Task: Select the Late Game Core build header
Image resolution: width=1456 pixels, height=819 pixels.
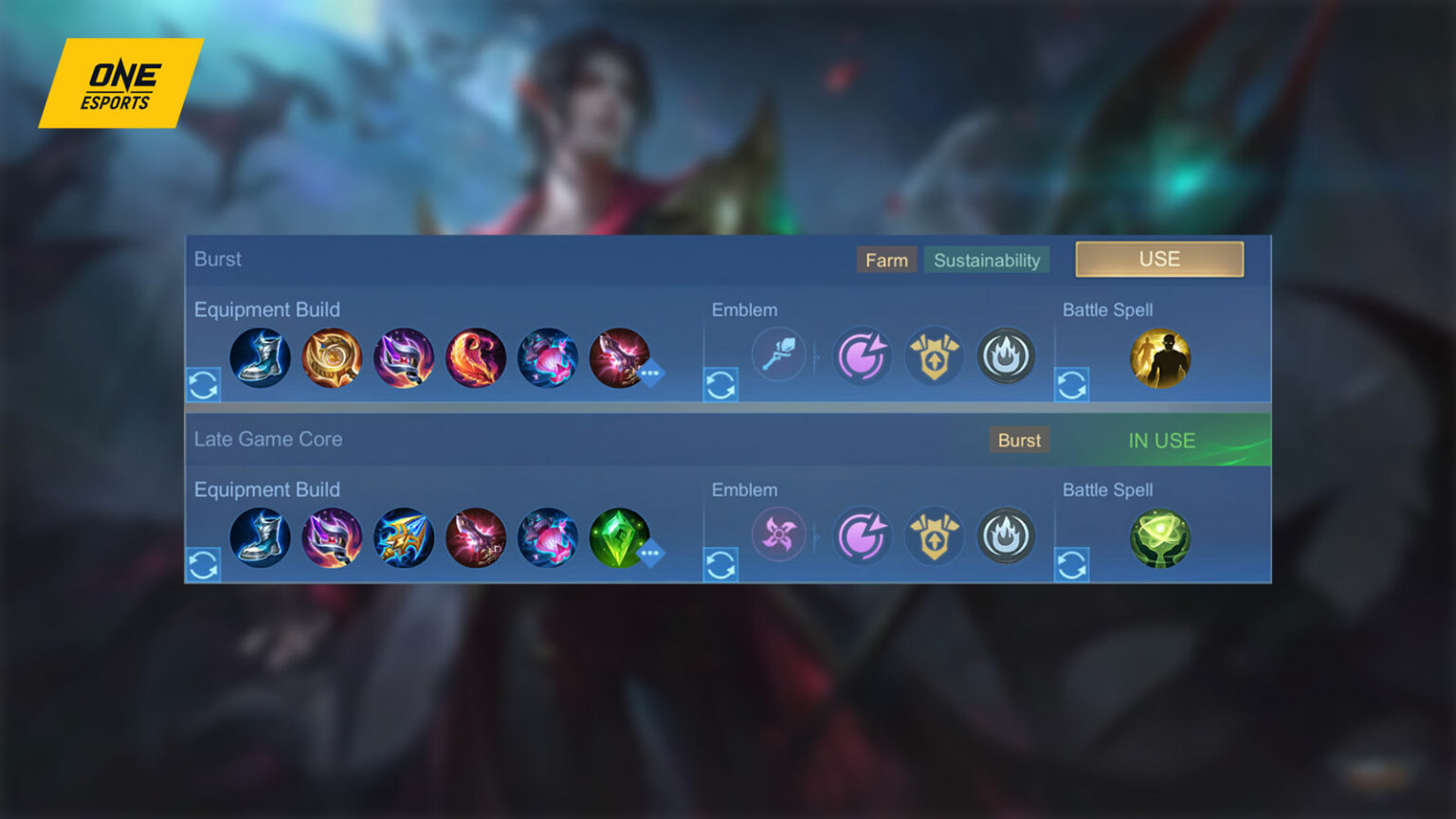Action: pos(268,439)
